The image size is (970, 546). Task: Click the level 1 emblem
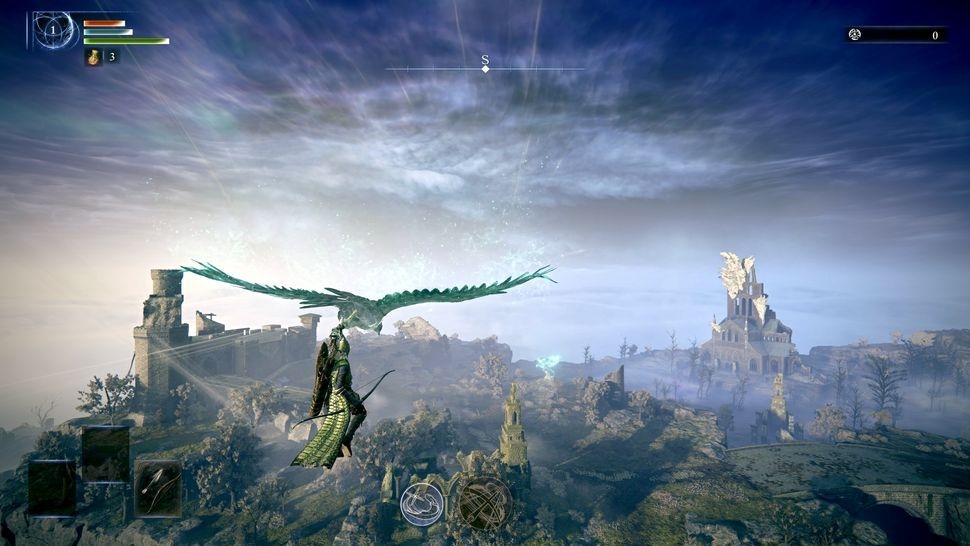(x=52, y=31)
